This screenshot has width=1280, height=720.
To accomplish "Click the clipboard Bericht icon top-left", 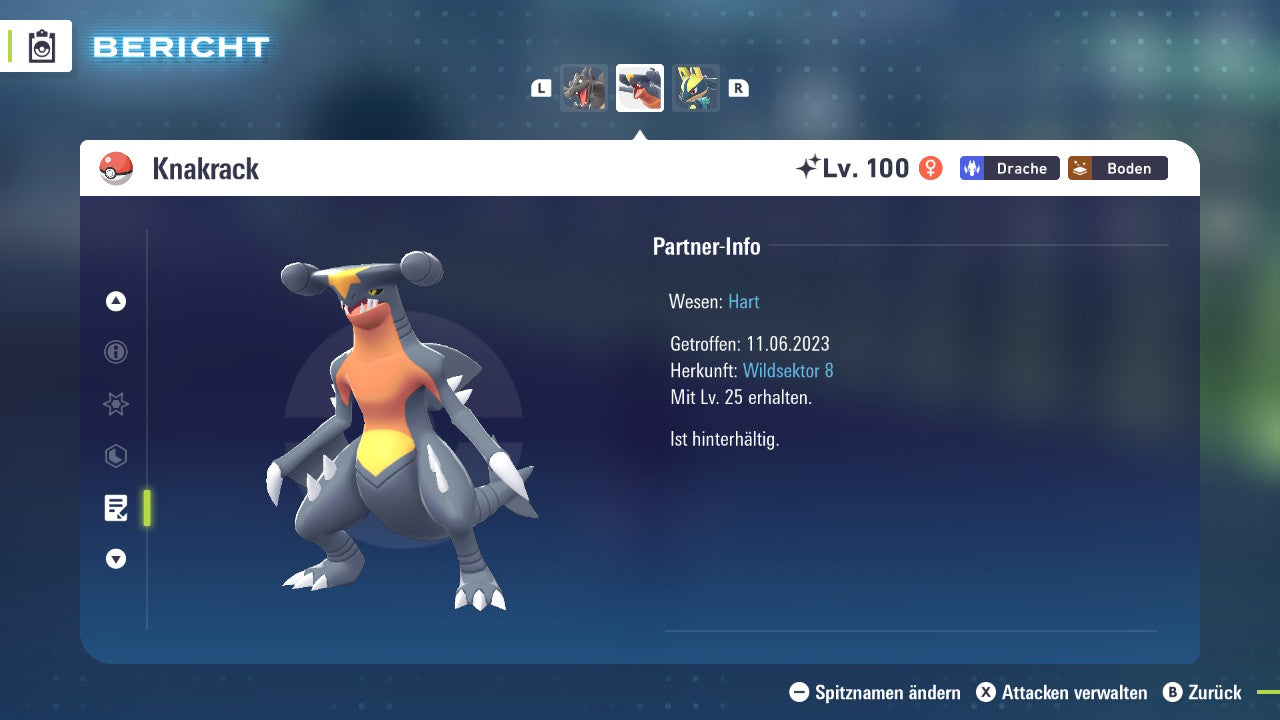I will tap(40, 45).
